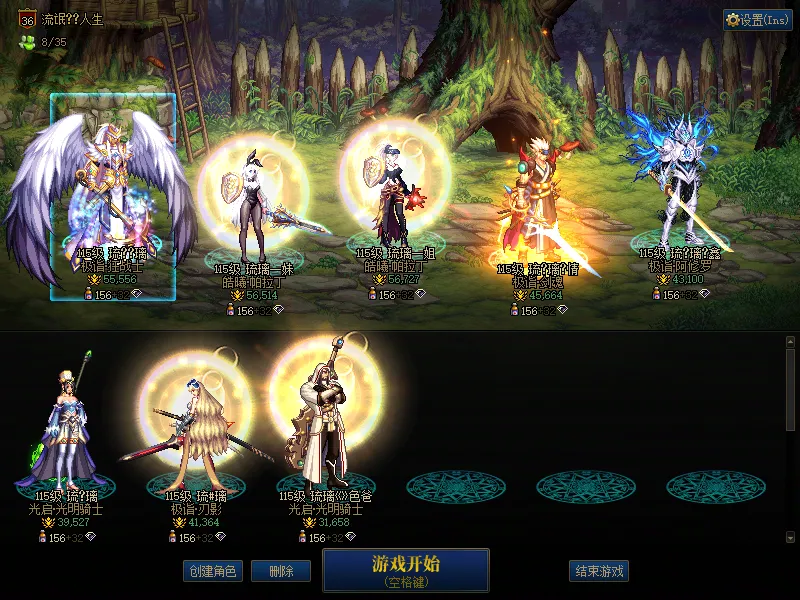Open the 设置 (Ins) settings
Viewport: 800px width, 600px height.
point(757,20)
